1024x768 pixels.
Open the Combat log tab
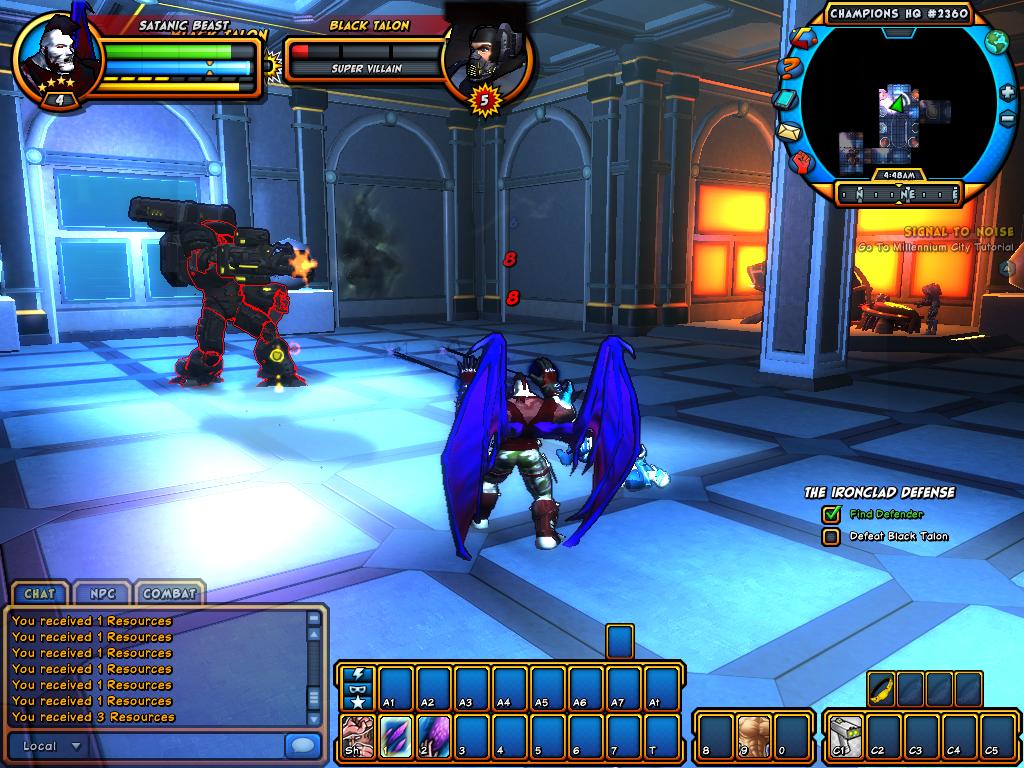point(168,593)
